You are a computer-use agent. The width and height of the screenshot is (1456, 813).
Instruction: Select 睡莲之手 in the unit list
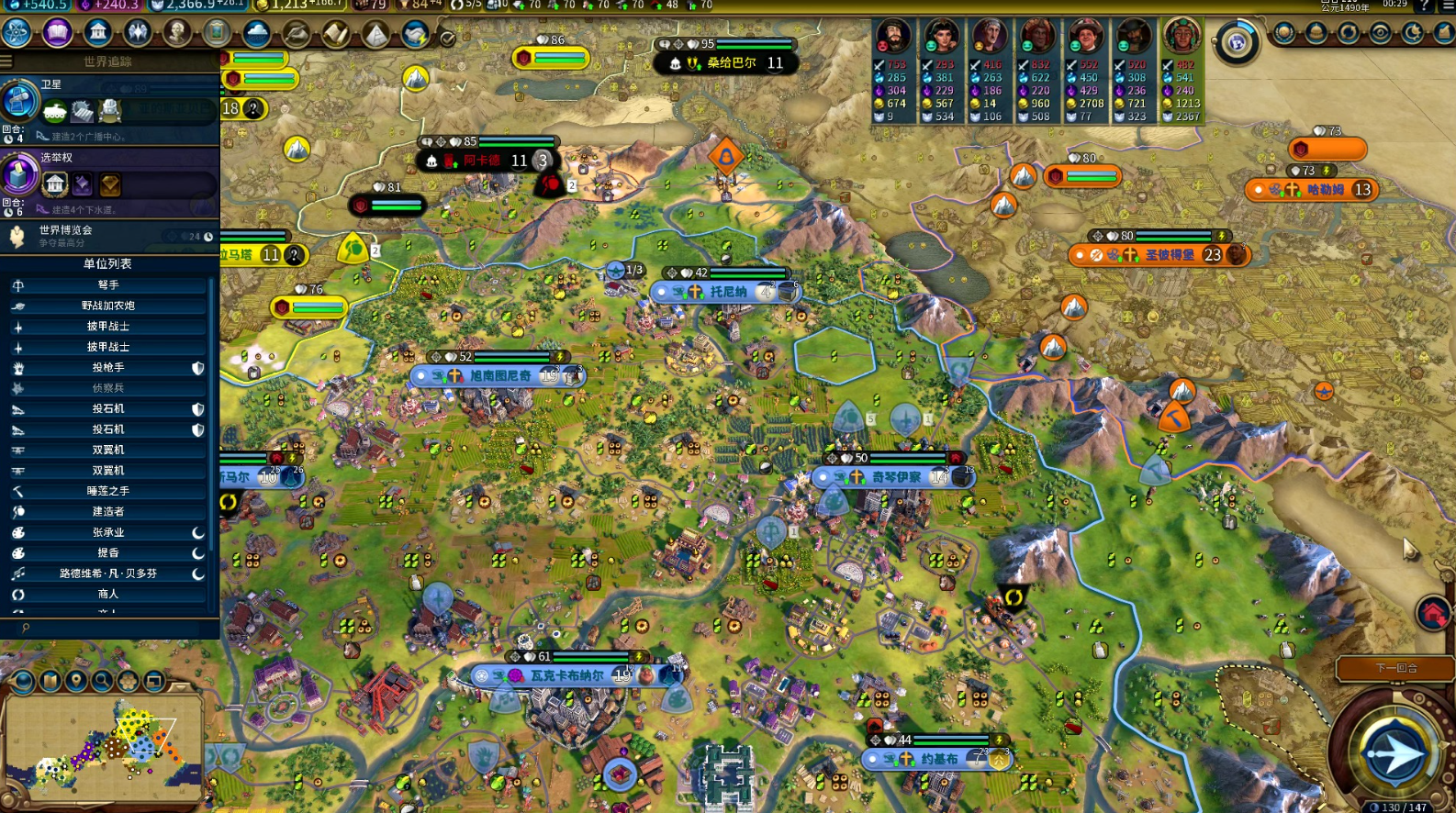point(108,491)
